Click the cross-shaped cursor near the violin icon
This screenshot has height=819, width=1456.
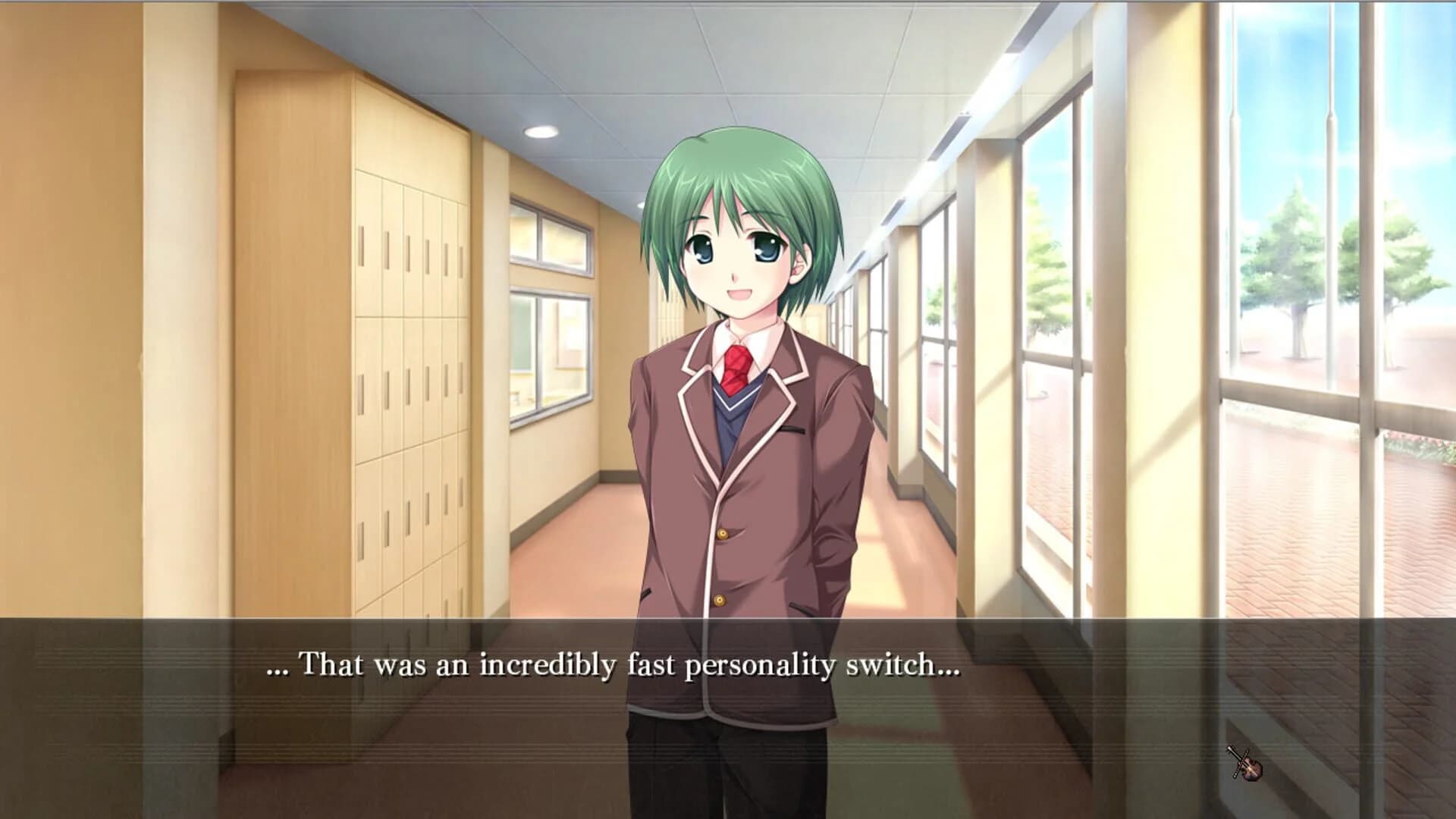[1241, 758]
